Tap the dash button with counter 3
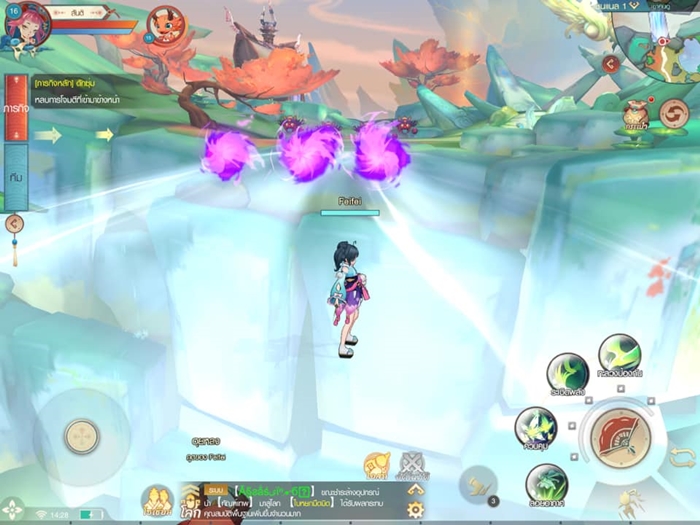The width and height of the screenshot is (700, 525). coord(478,485)
